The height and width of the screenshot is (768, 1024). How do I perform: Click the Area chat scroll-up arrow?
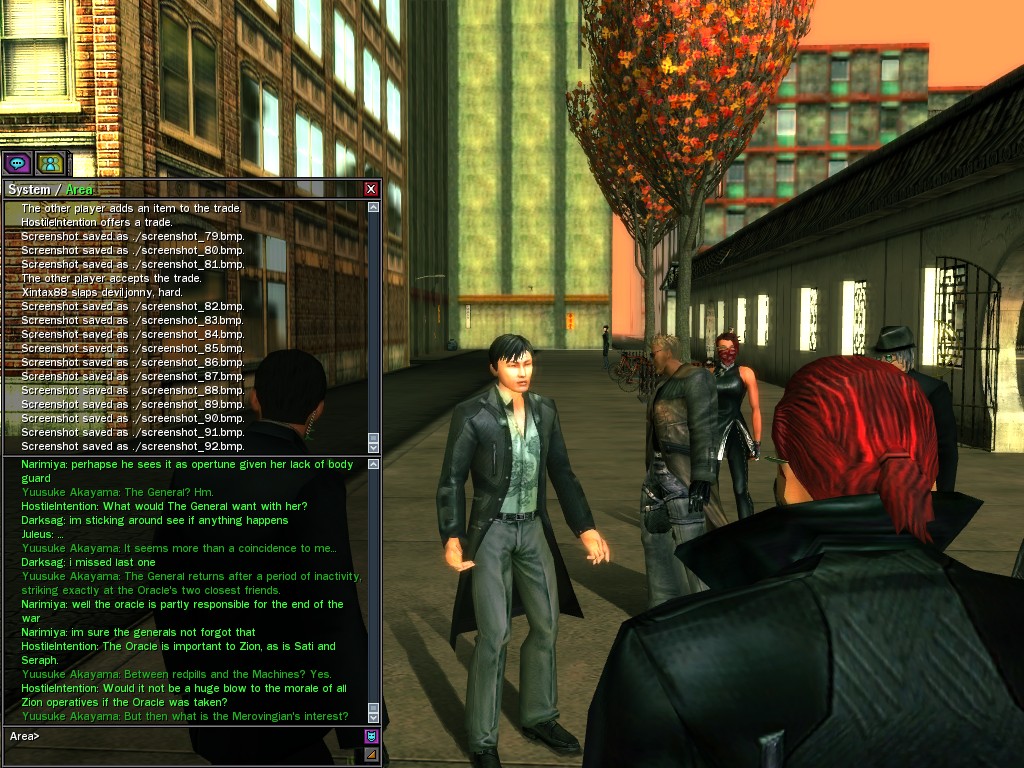(374, 464)
